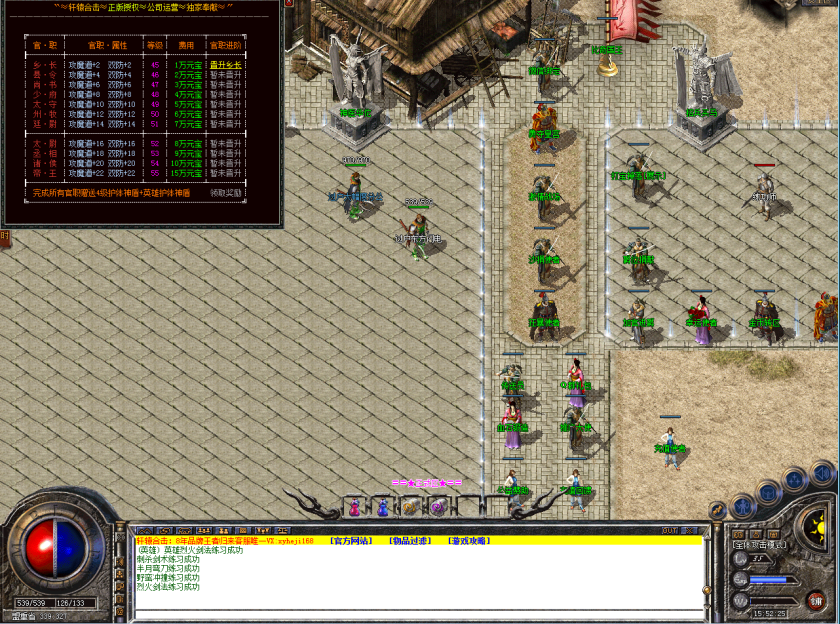
Task: Toggle the attack mode label 全体攻击模式
Action: click(x=760, y=545)
